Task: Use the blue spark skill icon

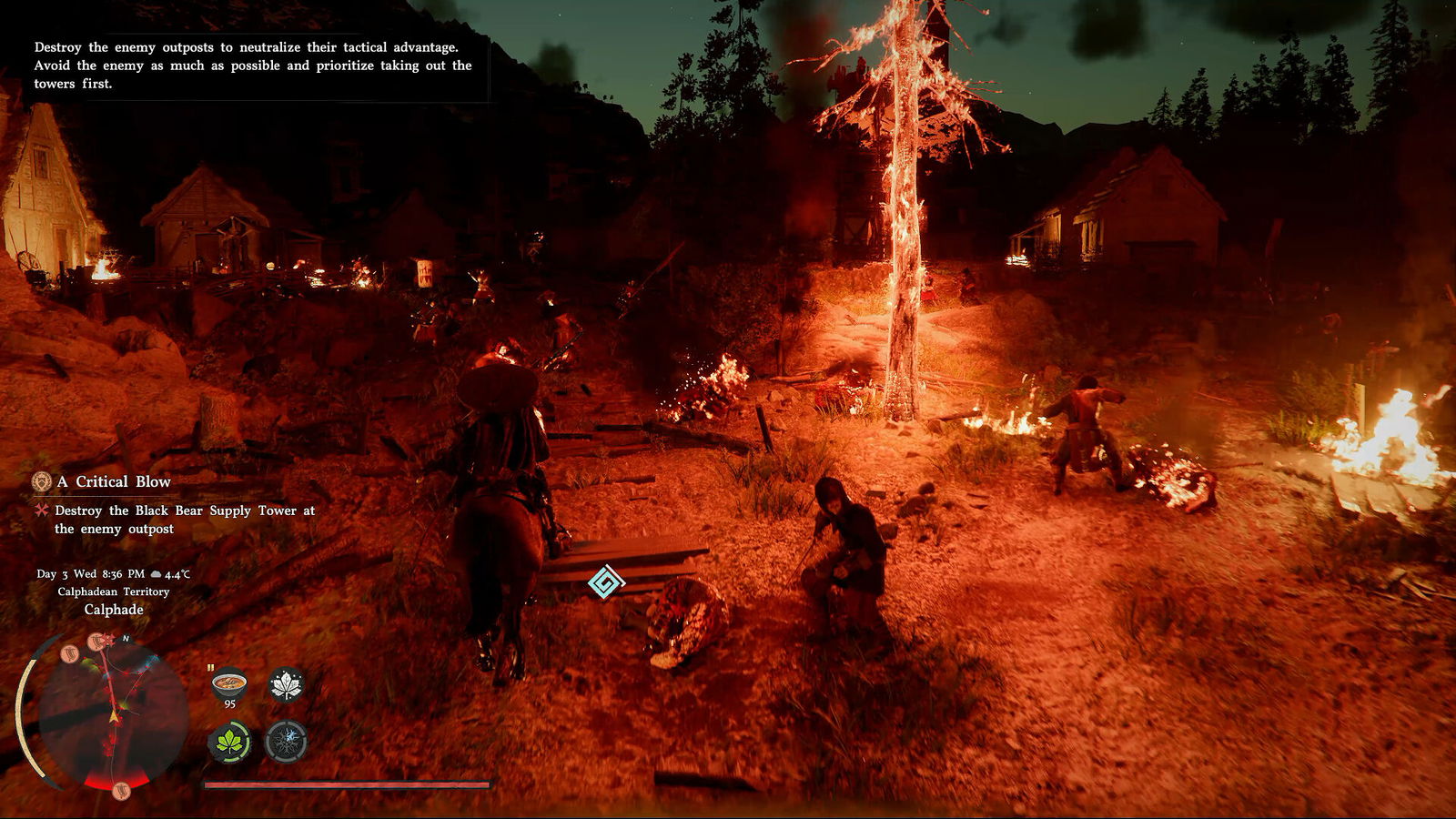Action: (286, 742)
